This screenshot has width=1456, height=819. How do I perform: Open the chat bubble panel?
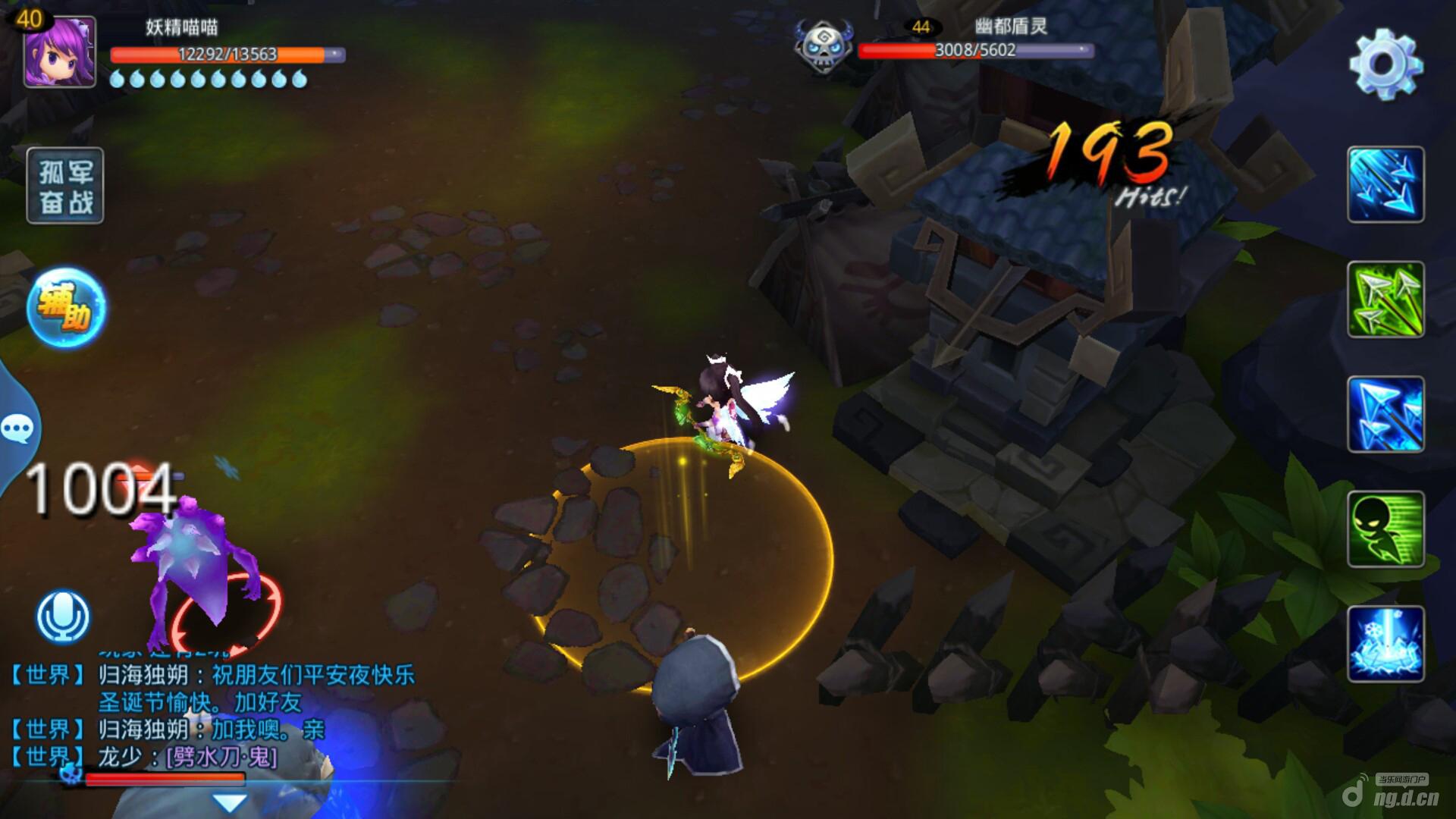point(17,429)
